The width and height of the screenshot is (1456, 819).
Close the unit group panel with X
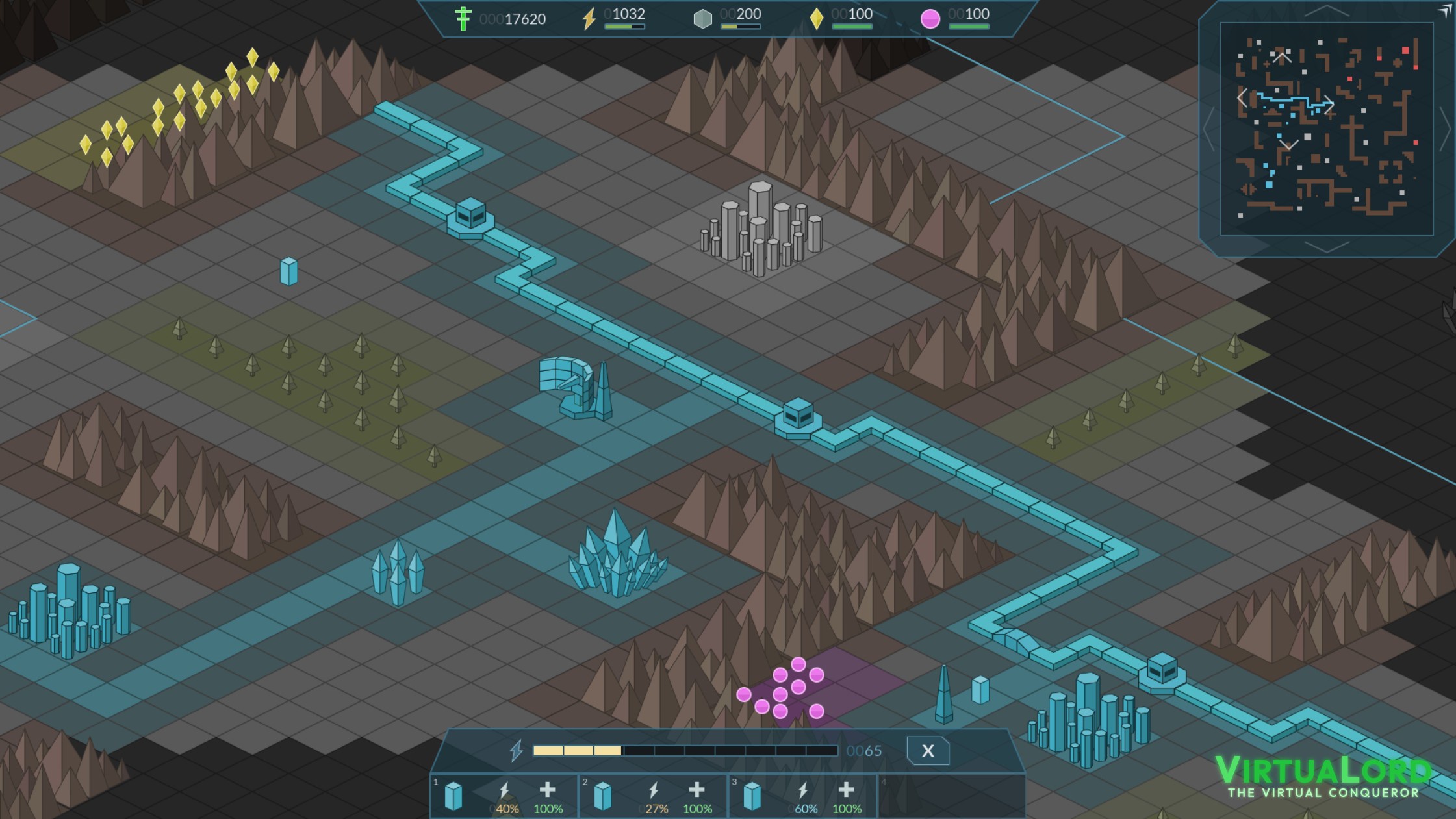[x=927, y=751]
